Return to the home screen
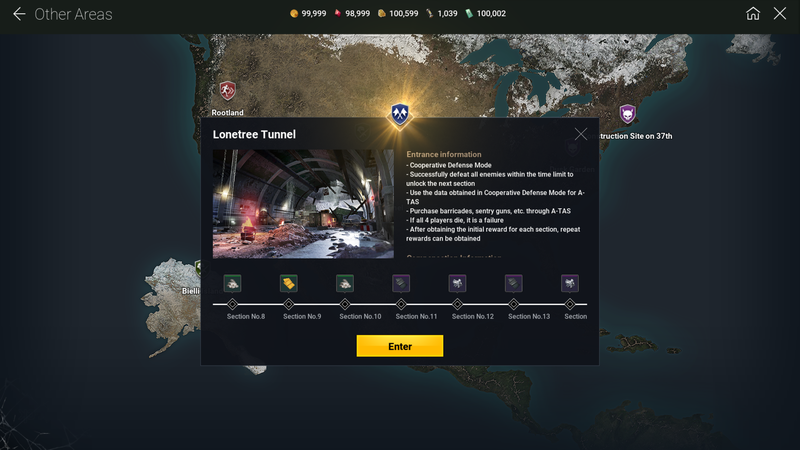The height and width of the screenshot is (450, 800). click(x=753, y=14)
